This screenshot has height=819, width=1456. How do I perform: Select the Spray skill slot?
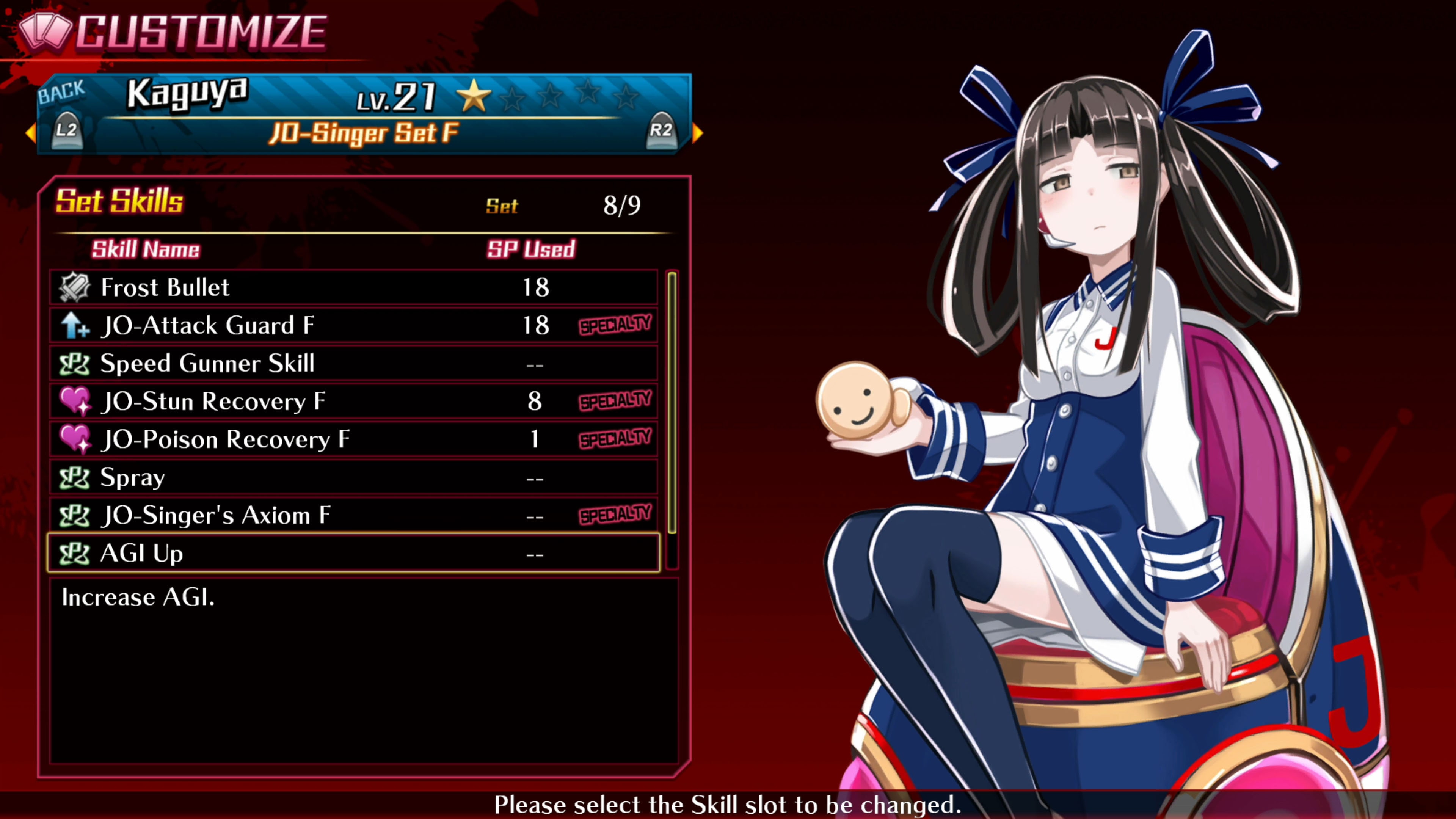point(353,478)
